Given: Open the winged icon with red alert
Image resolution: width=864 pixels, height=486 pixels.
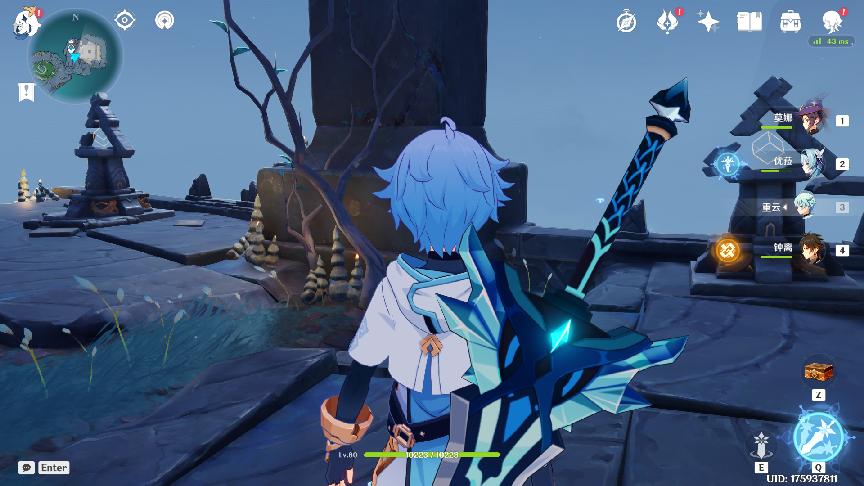Looking at the screenshot, I should click(668, 21).
